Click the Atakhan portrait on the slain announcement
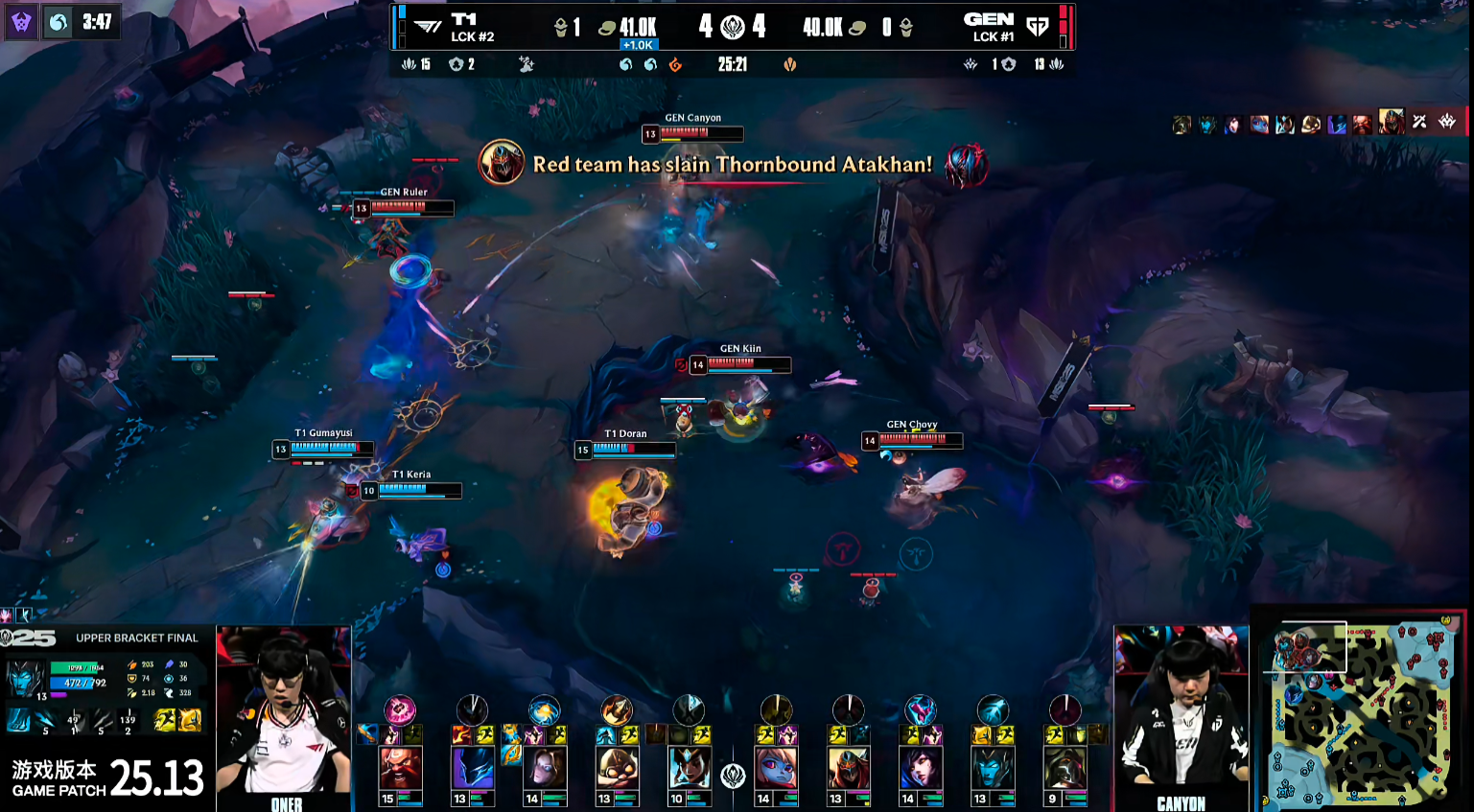This screenshot has height=812, width=1474. (501, 163)
